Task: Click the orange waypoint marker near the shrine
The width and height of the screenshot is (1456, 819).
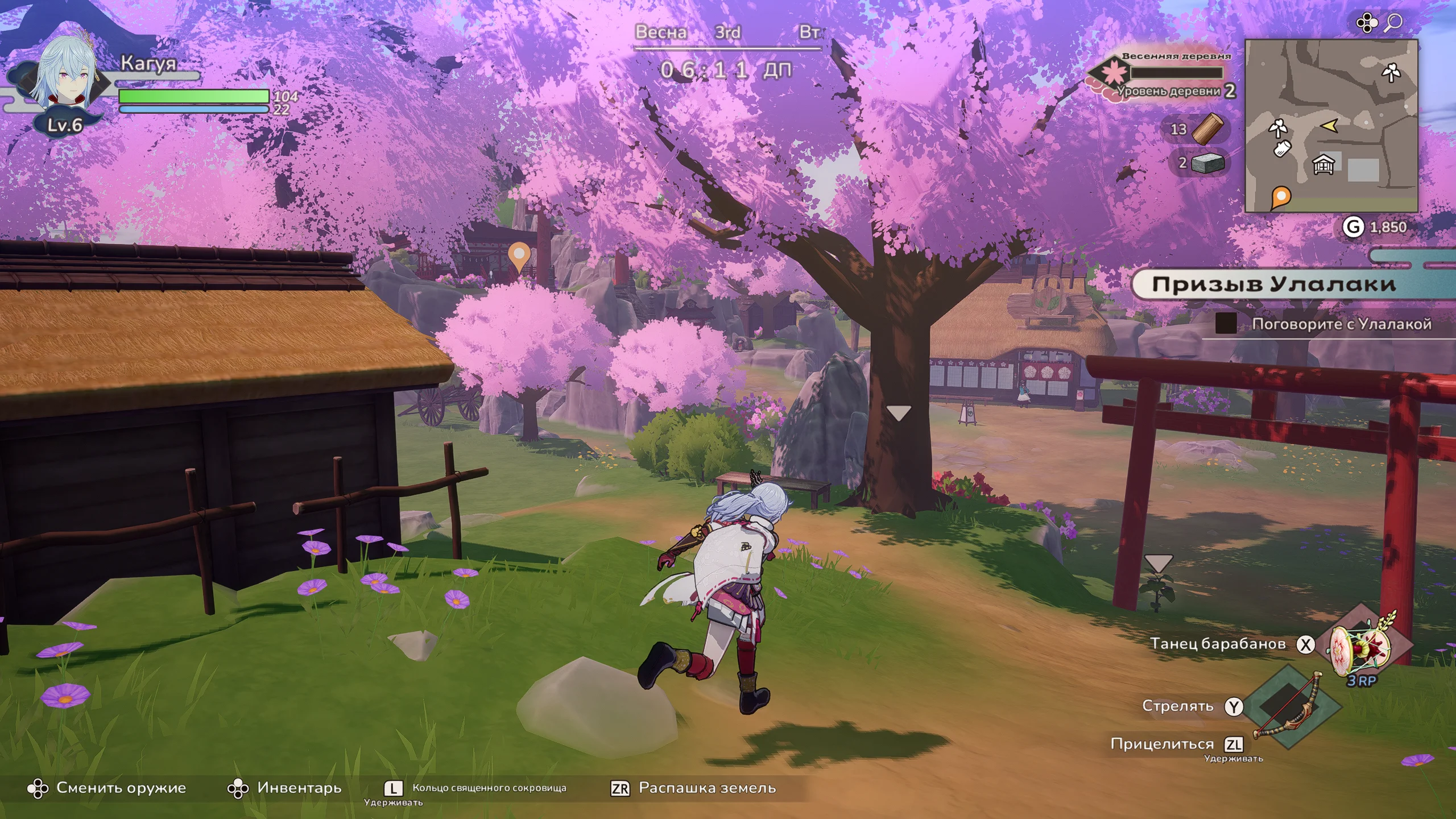Action: point(518,255)
